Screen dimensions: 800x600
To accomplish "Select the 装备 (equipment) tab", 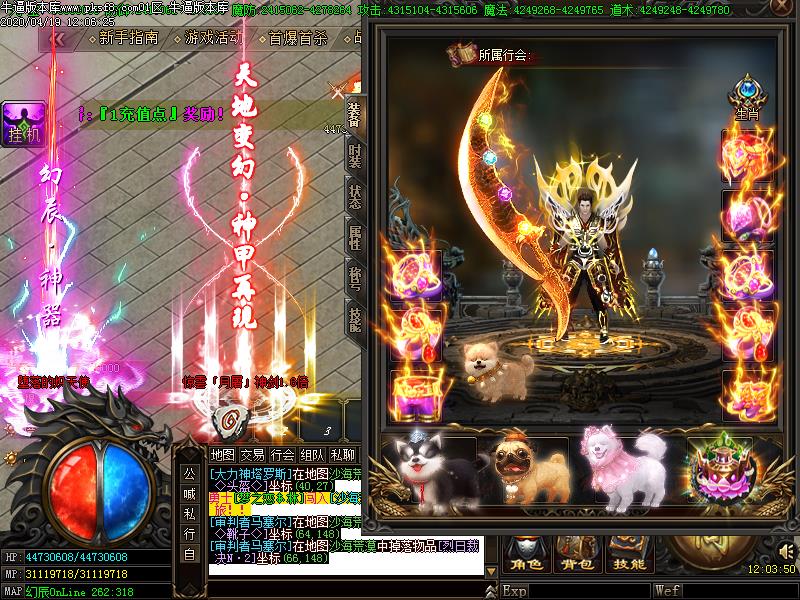I will pyautogui.click(x=354, y=113).
